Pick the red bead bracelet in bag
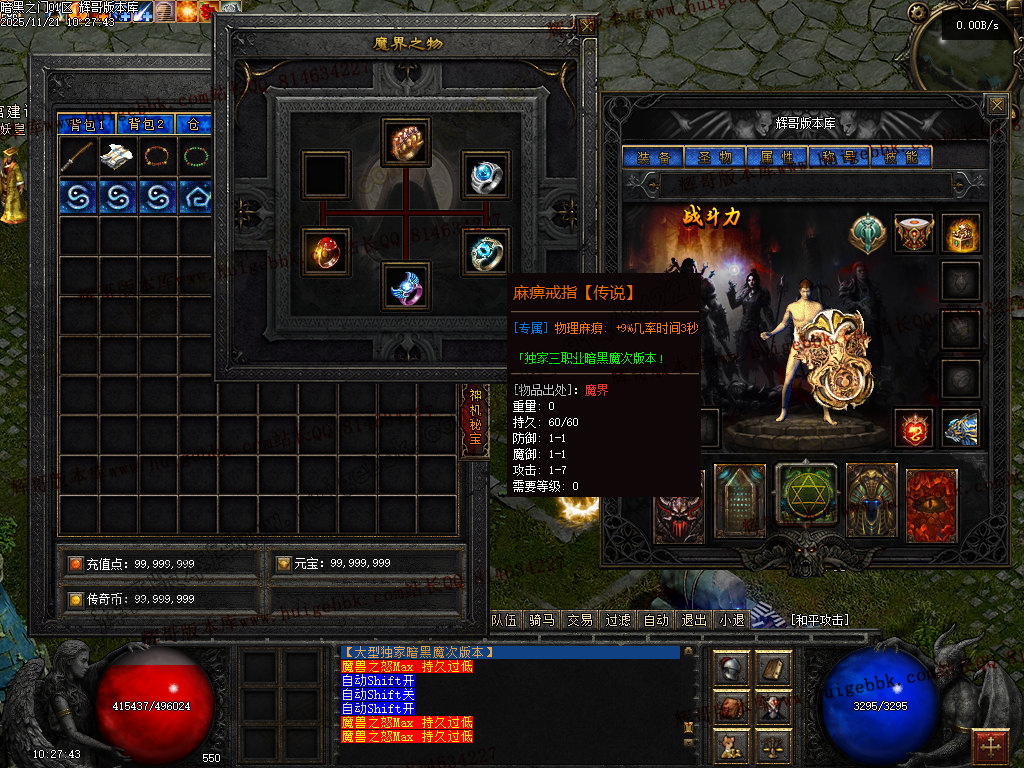1024x768 pixels. point(158,156)
